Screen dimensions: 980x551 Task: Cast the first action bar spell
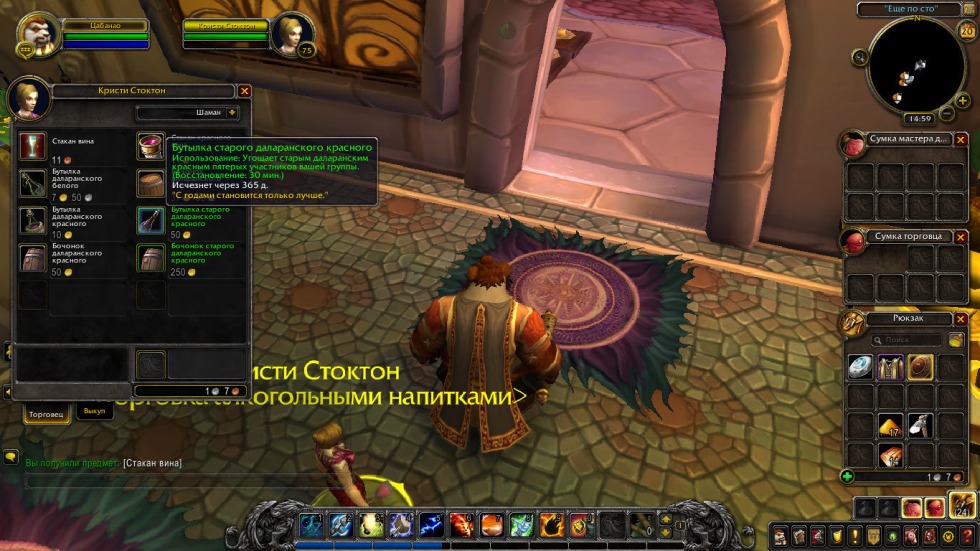click(311, 523)
